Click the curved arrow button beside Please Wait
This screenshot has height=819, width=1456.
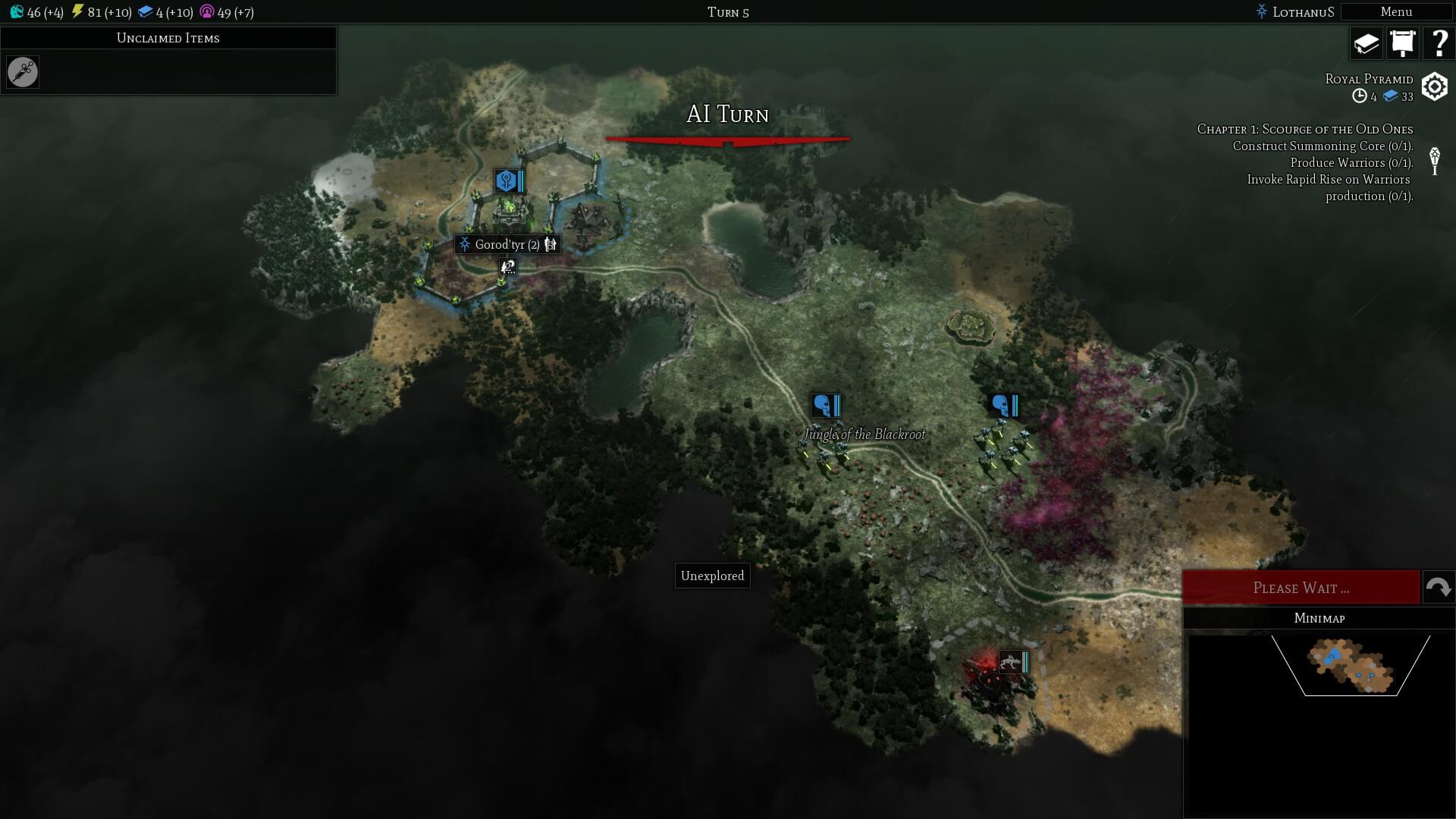click(x=1438, y=588)
